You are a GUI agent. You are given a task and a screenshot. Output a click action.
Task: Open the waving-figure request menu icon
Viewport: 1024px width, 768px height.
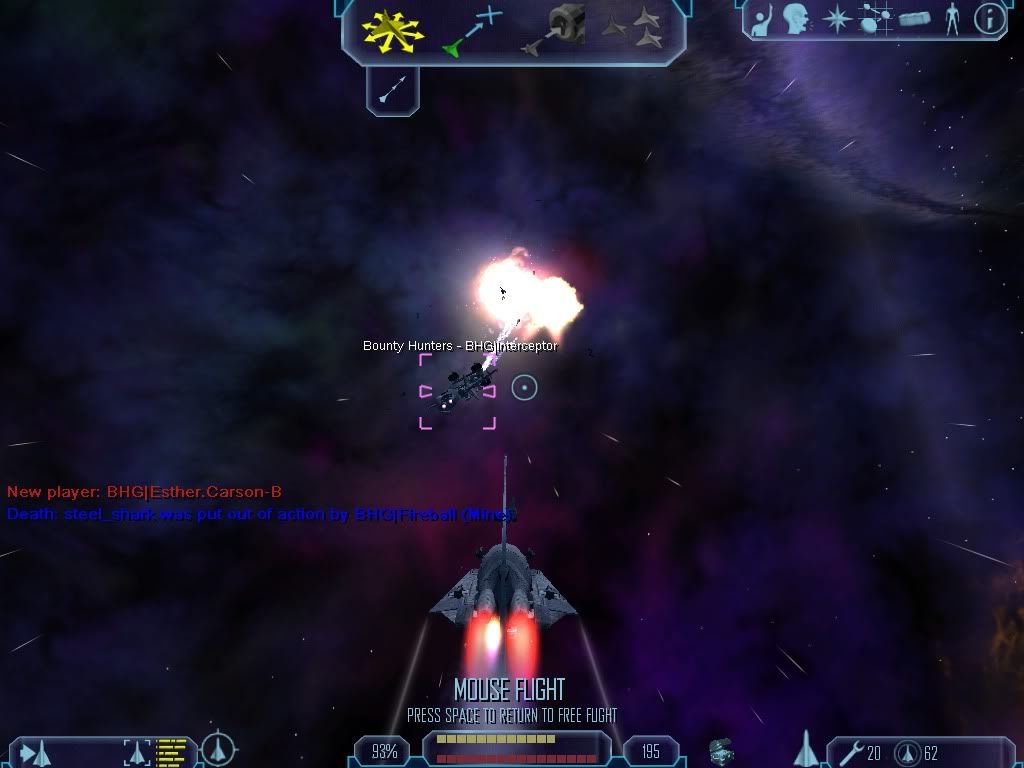762,18
